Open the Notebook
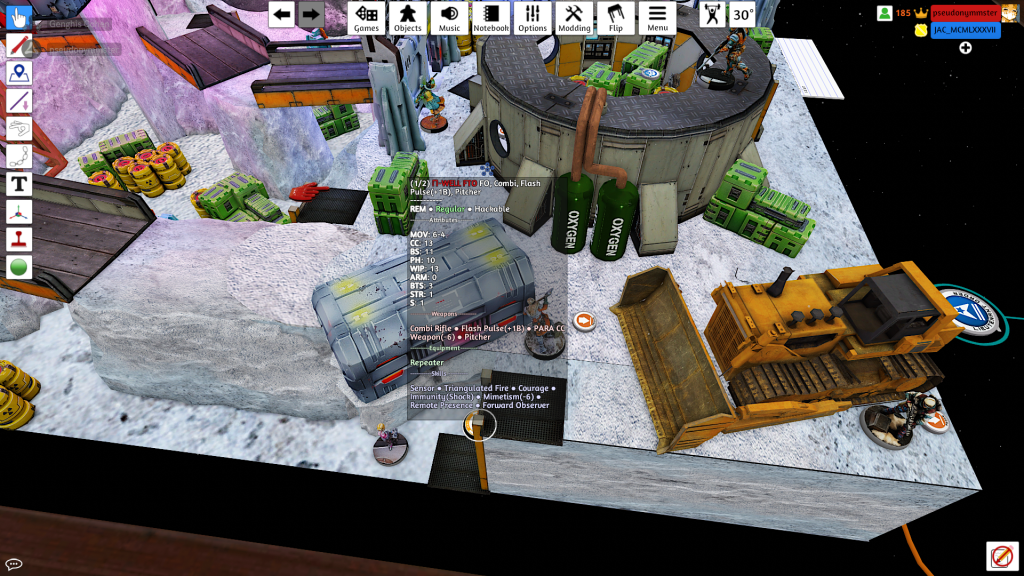1024x576 pixels. pyautogui.click(x=491, y=18)
